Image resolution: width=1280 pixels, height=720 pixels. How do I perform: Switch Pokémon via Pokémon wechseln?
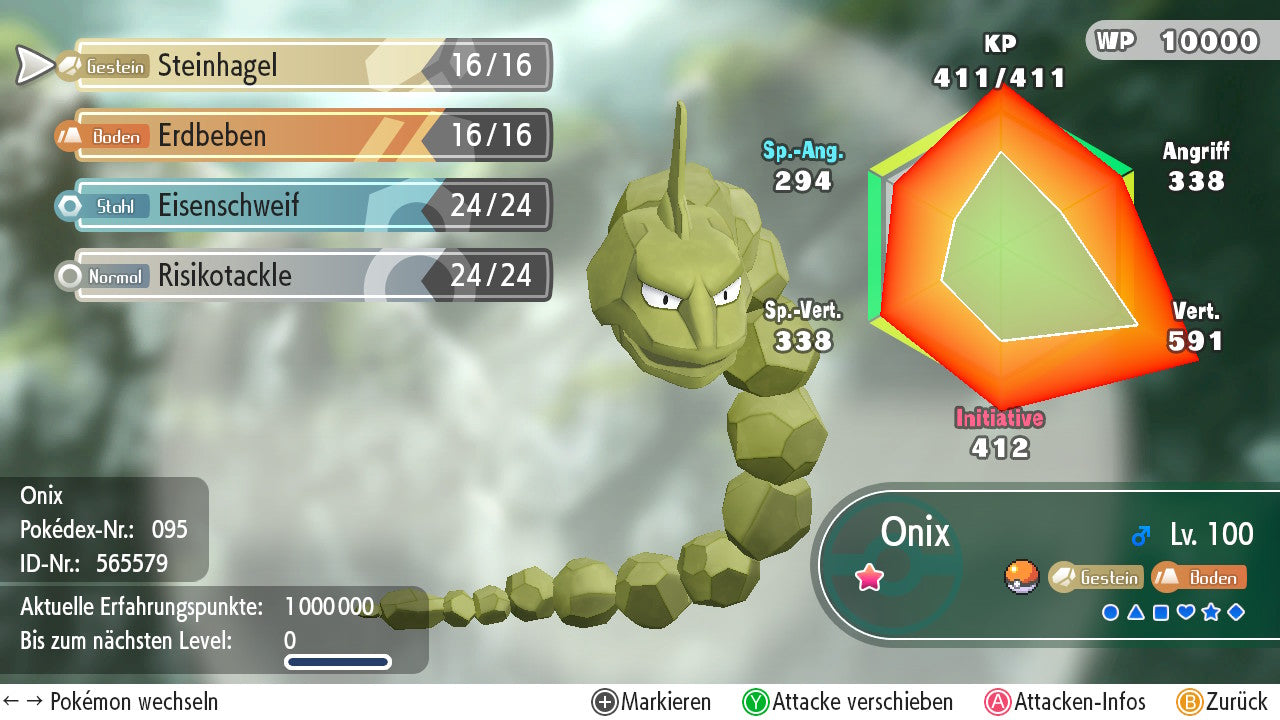[110, 702]
